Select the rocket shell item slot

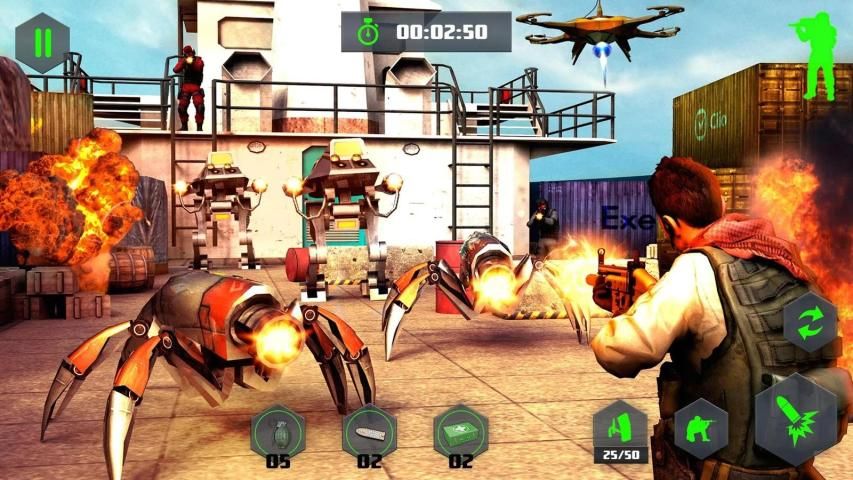tap(369, 431)
